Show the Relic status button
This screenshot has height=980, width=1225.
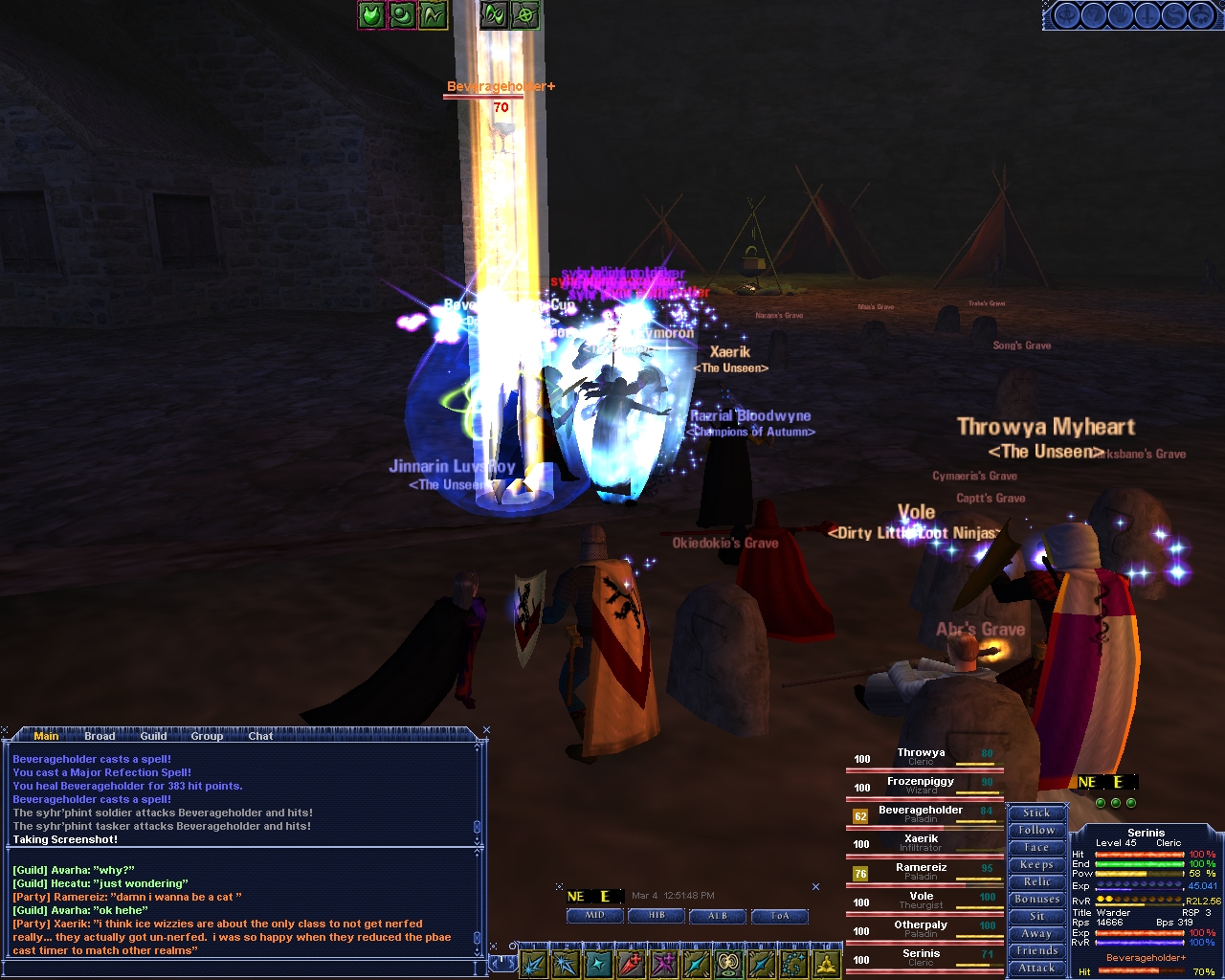pyautogui.click(x=1036, y=881)
